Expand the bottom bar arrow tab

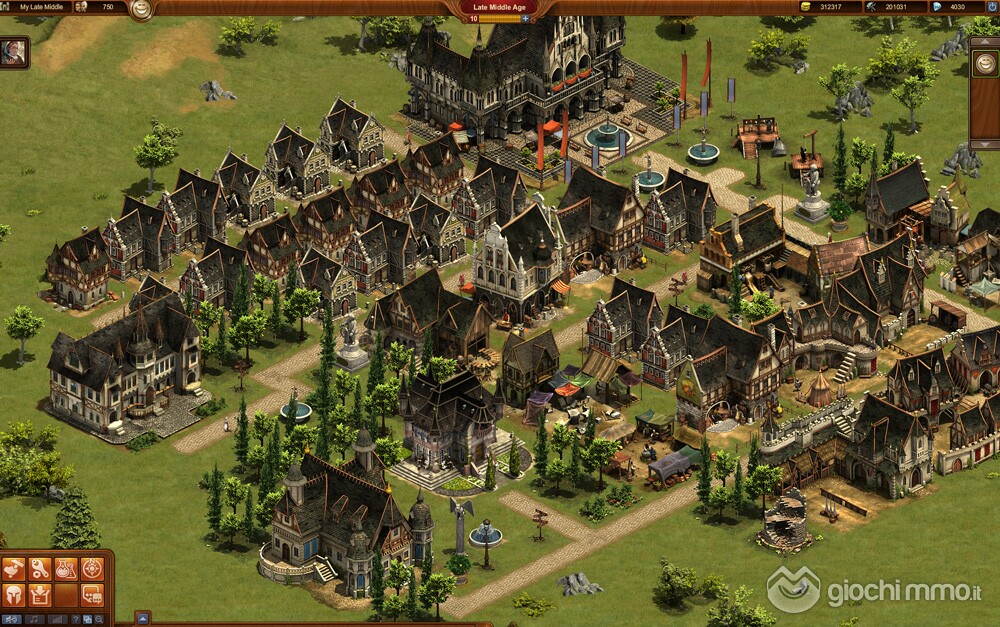tap(142, 618)
